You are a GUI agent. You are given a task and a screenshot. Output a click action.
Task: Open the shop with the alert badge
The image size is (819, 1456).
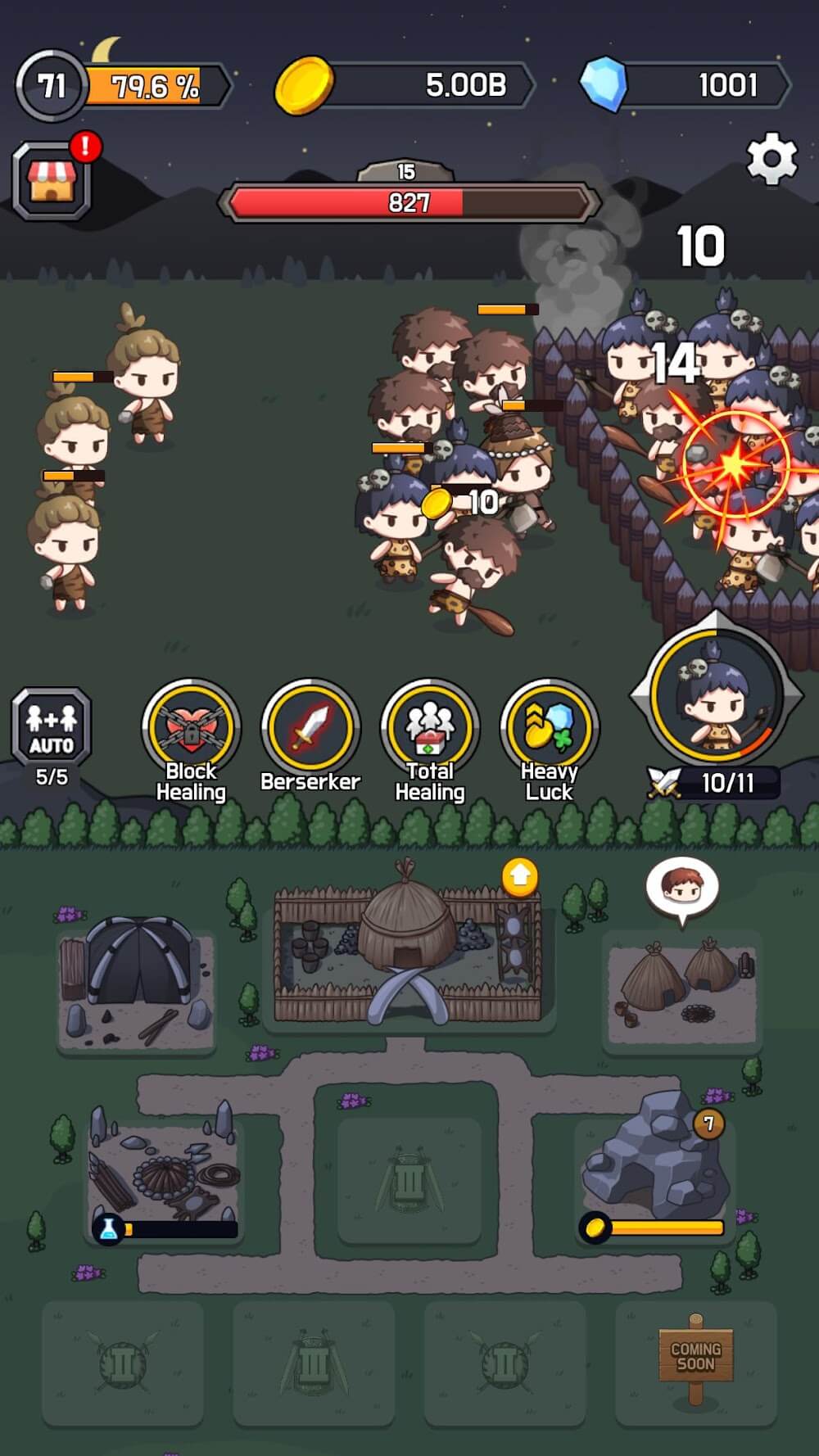(x=52, y=181)
